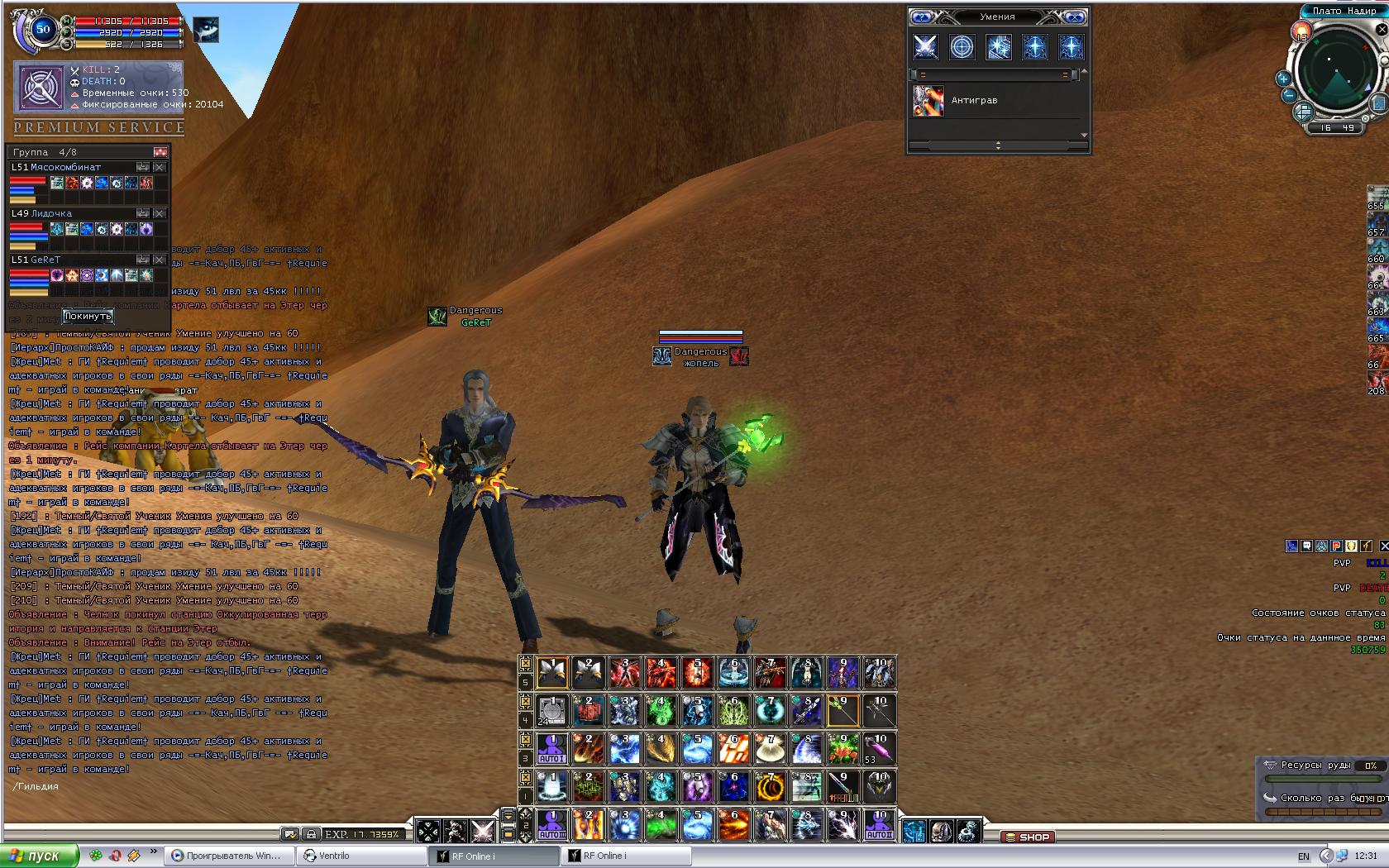Zoom out the minimap with minus button
The width and height of the screenshot is (1389, 868).
(x=1289, y=96)
